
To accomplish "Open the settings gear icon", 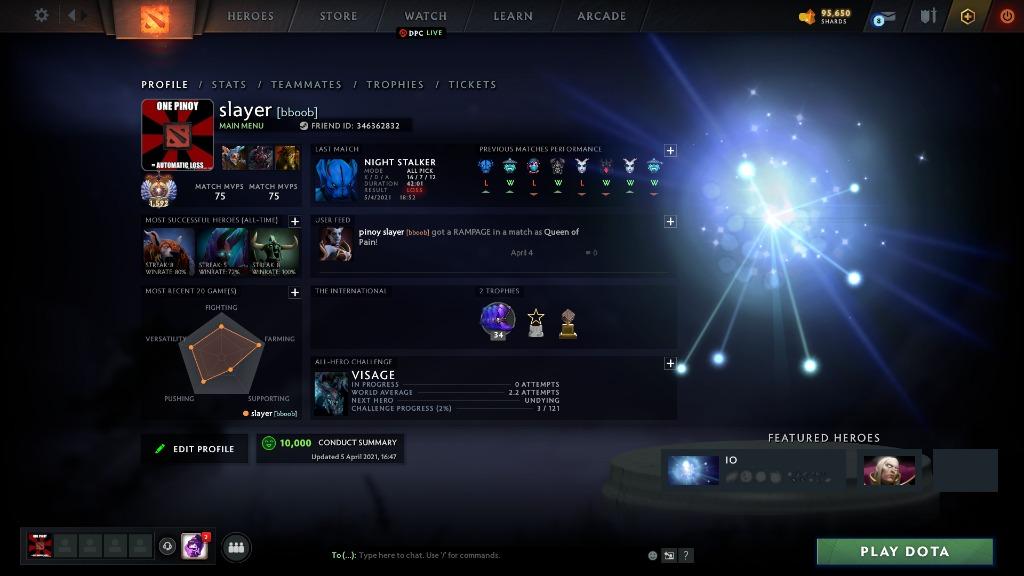I will click(41, 15).
